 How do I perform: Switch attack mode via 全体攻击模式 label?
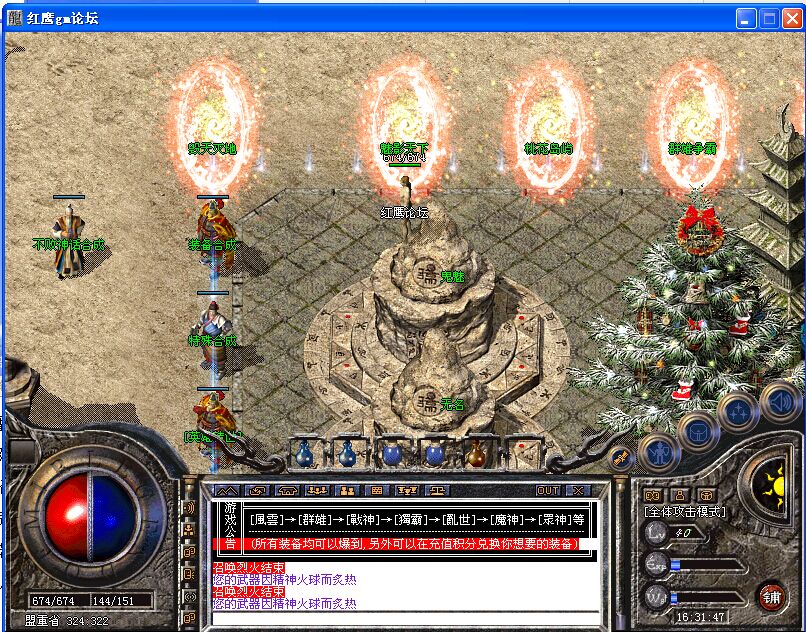point(686,512)
